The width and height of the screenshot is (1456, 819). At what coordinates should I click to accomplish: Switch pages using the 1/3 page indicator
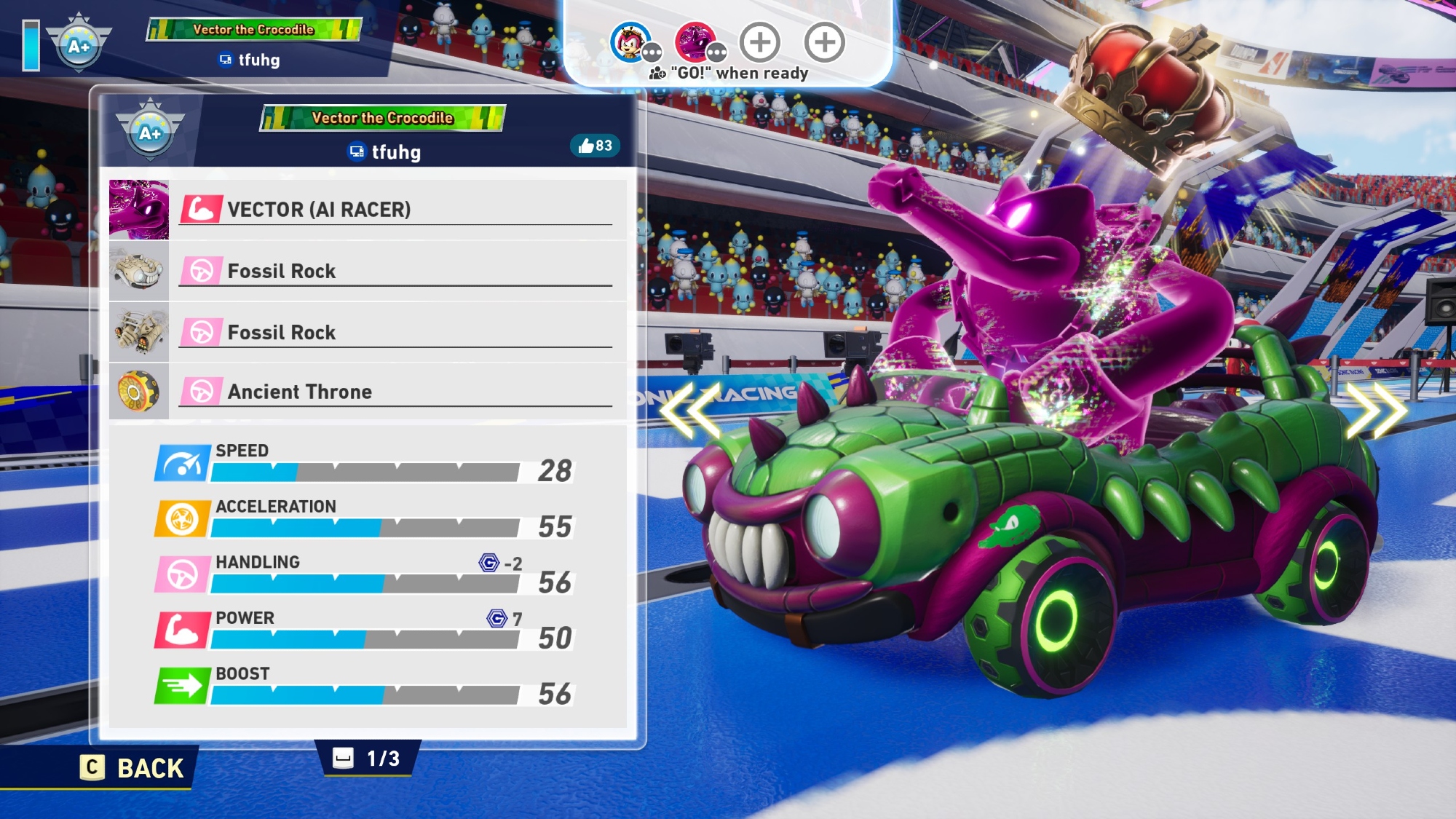coord(368,759)
